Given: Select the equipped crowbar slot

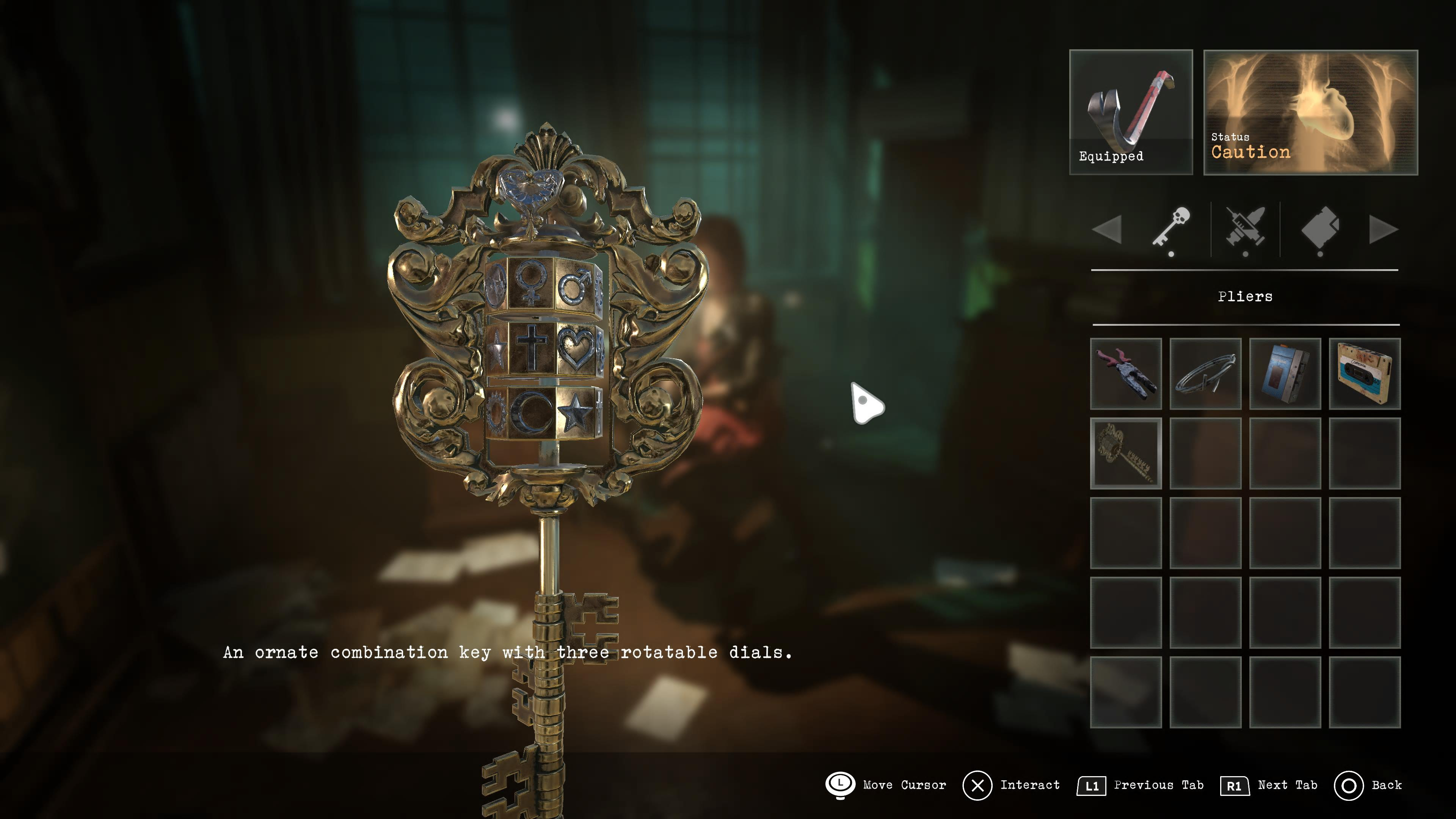Looking at the screenshot, I should 1130,112.
